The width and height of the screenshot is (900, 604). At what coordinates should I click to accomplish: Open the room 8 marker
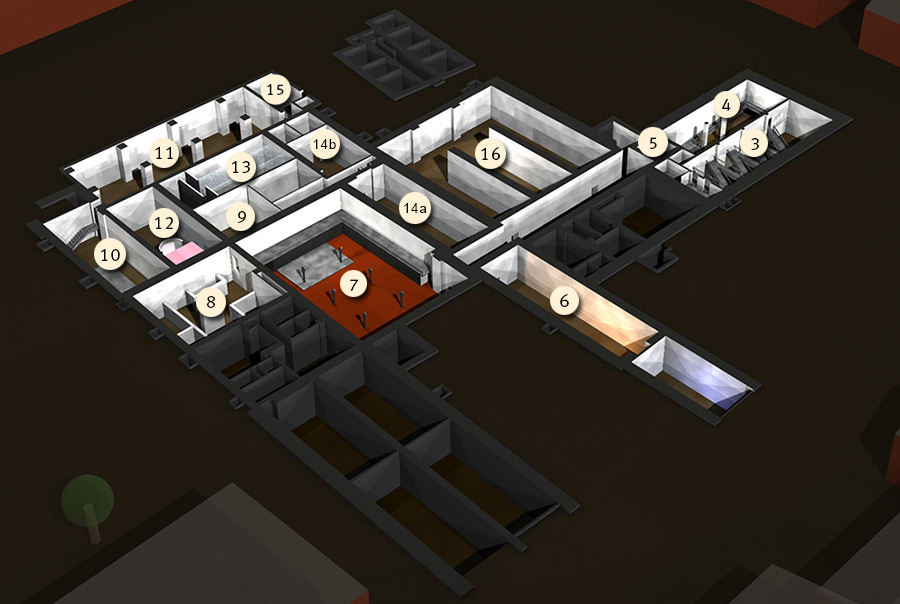(210, 300)
